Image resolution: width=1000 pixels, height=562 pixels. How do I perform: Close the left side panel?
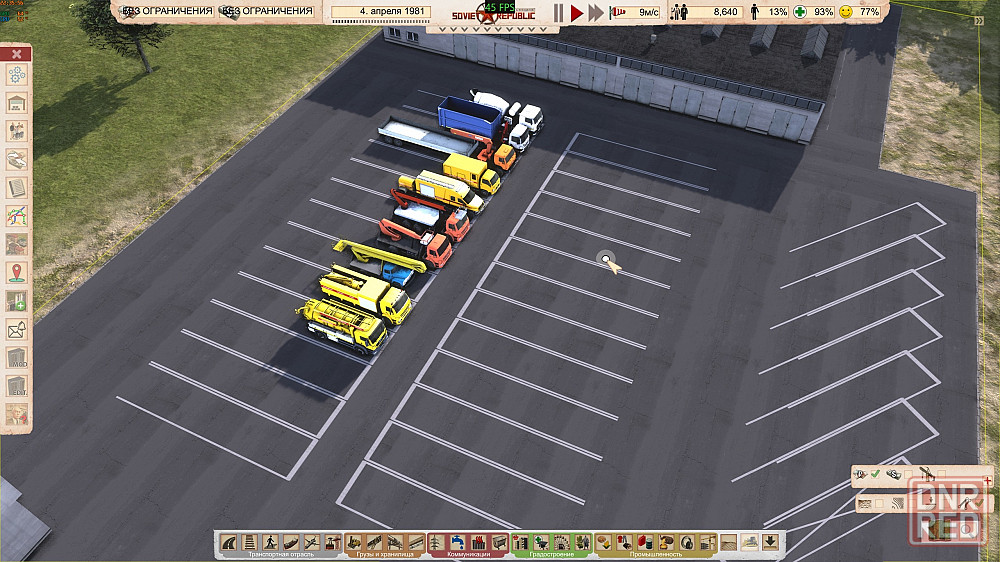pyautogui.click(x=17, y=53)
